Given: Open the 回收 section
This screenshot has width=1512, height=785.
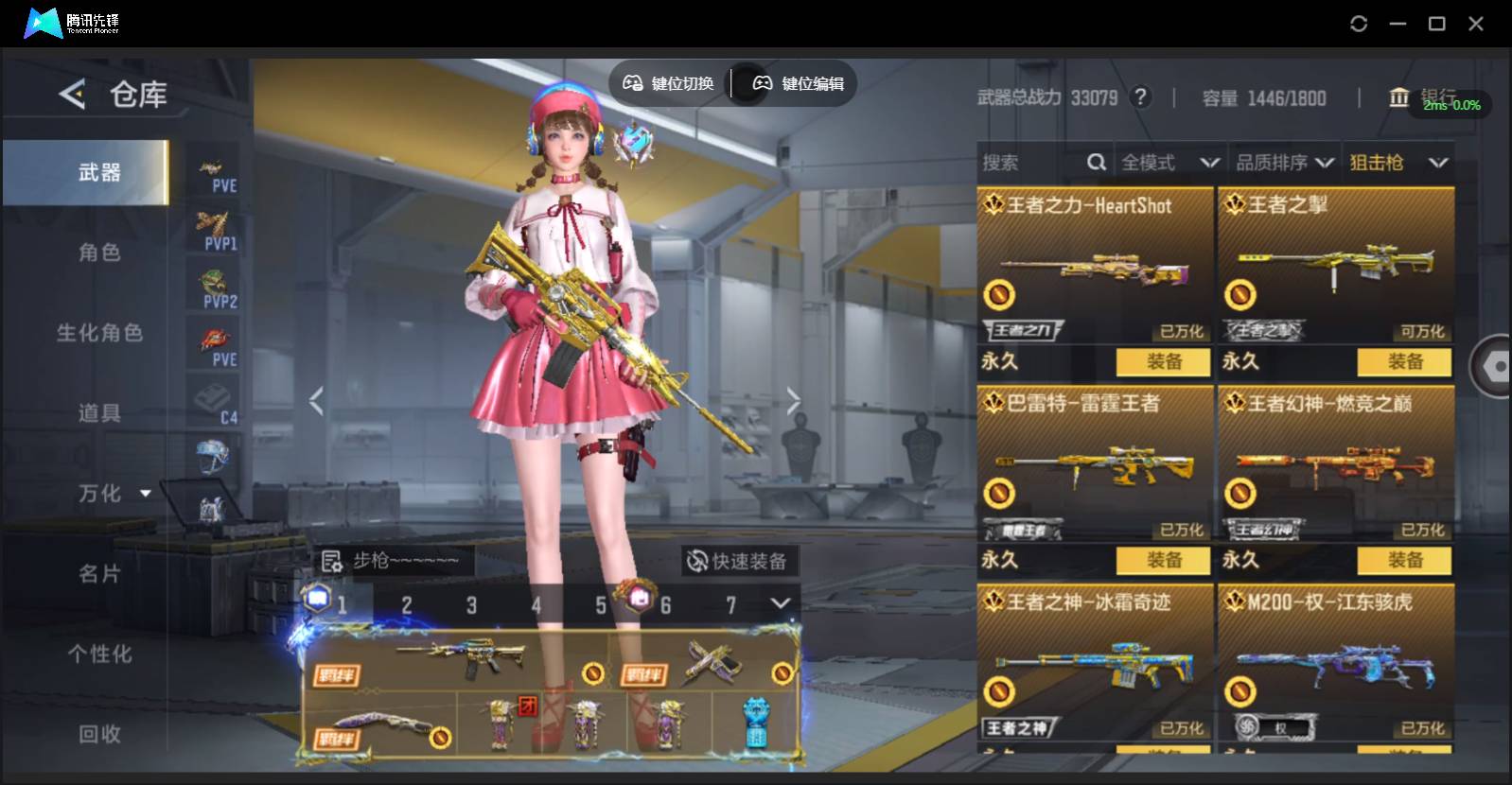Looking at the screenshot, I should point(99,734).
